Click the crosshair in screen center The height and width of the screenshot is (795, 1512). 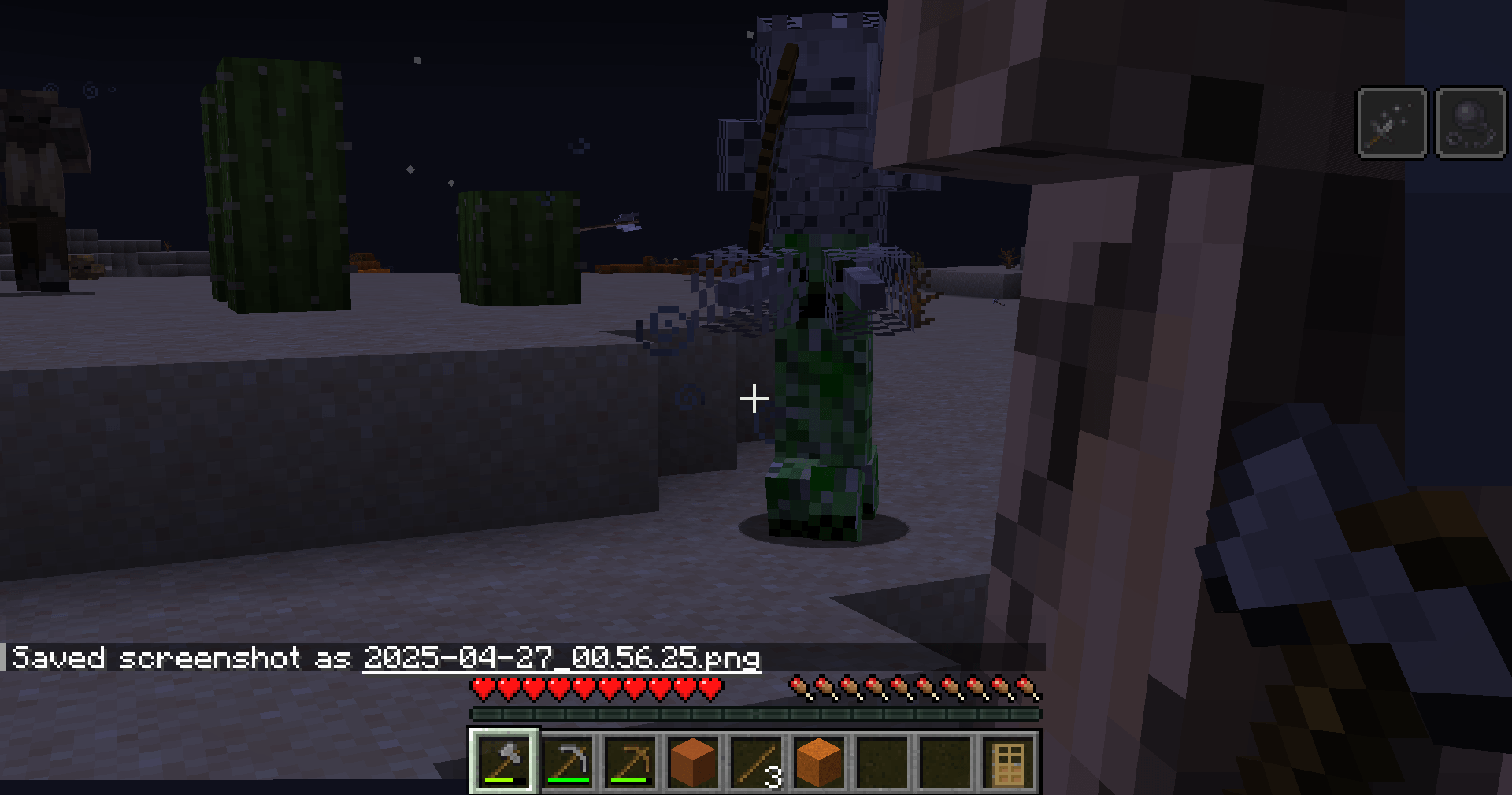(754, 399)
